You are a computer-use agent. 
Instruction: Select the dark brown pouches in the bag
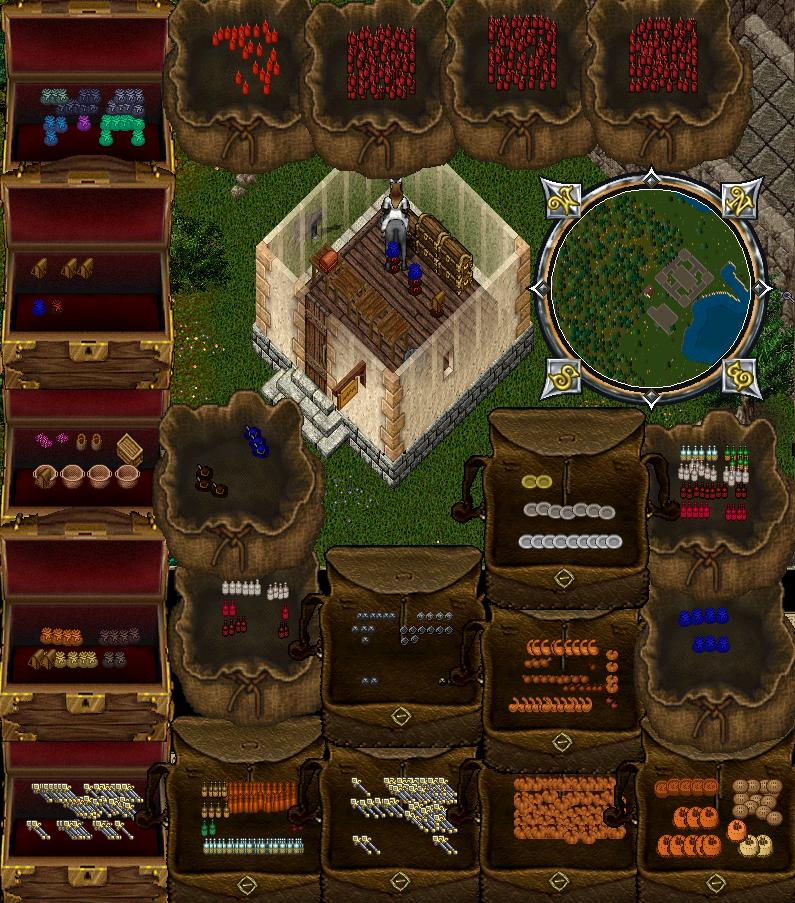[x=210, y=480]
